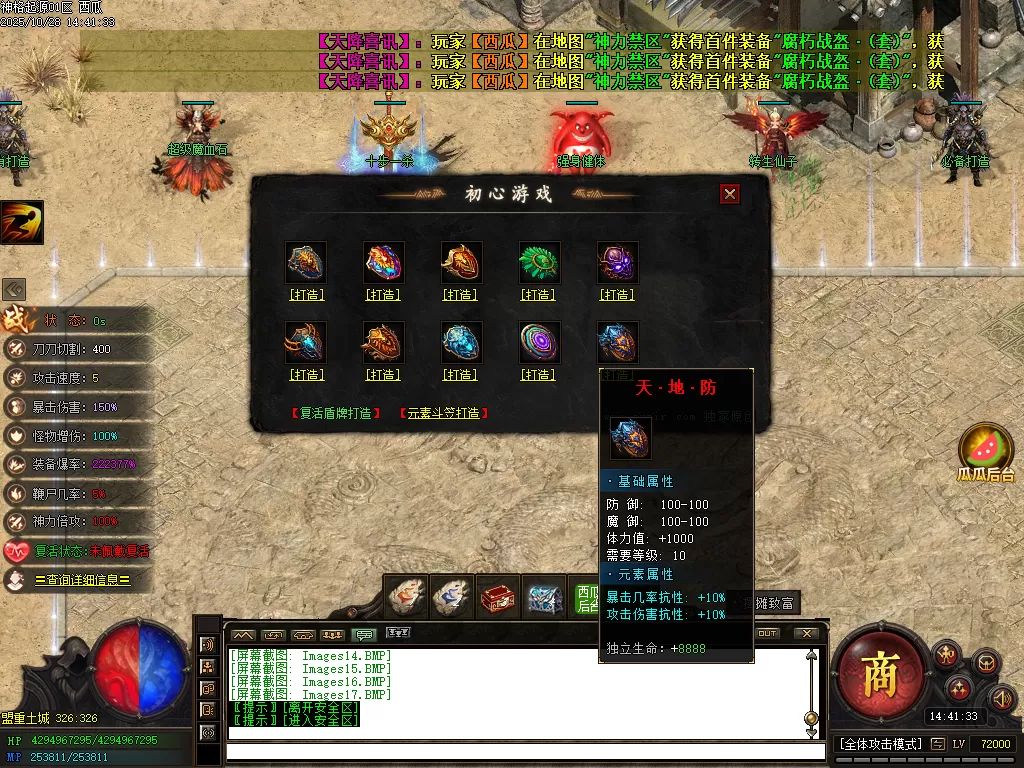Close the 初心游戏 forging window
Image resolution: width=1024 pixels, height=768 pixels.
[x=730, y=194]
